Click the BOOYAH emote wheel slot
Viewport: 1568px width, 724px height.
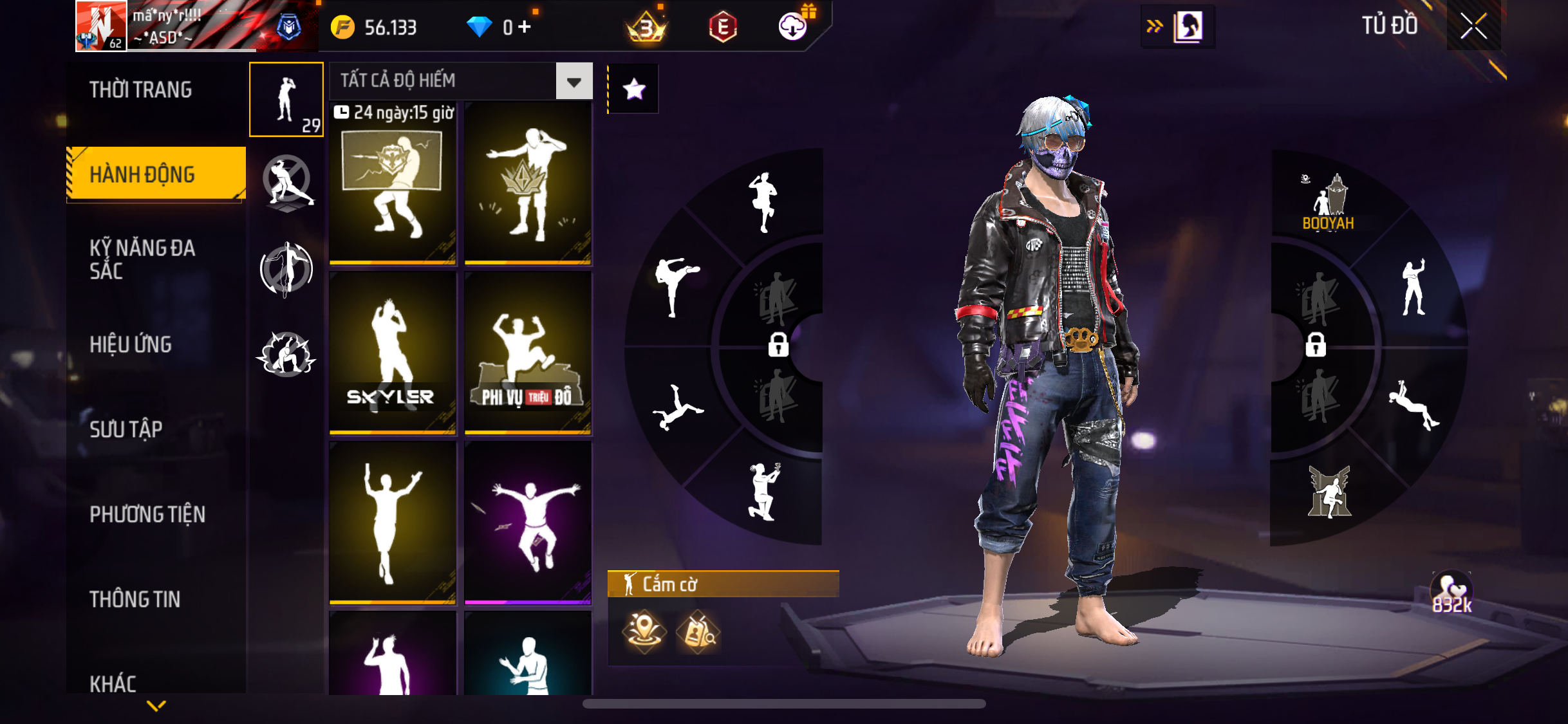tap(1329, 203)
